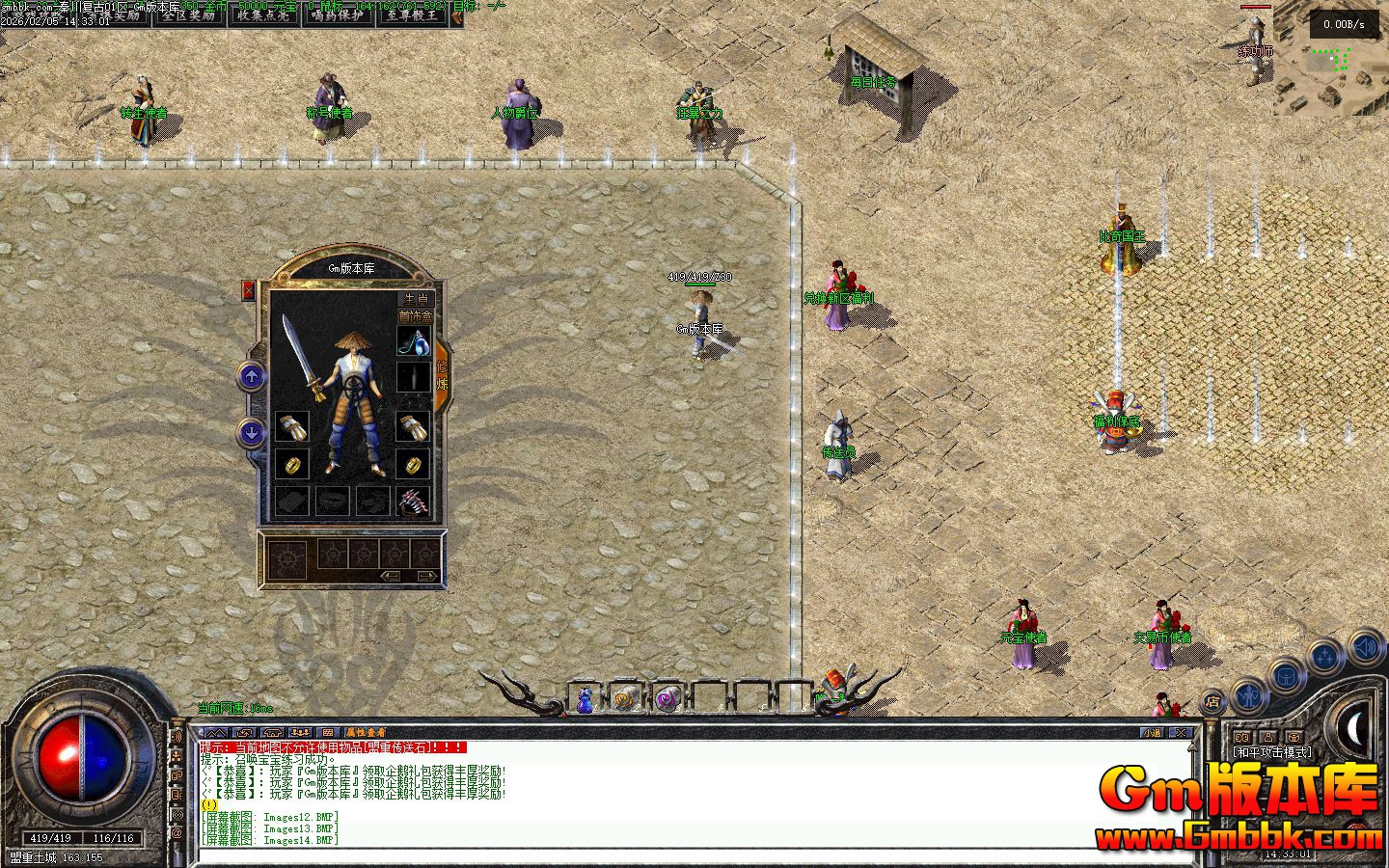Use the blue potion in the hotbar

(x=585, y=699)
